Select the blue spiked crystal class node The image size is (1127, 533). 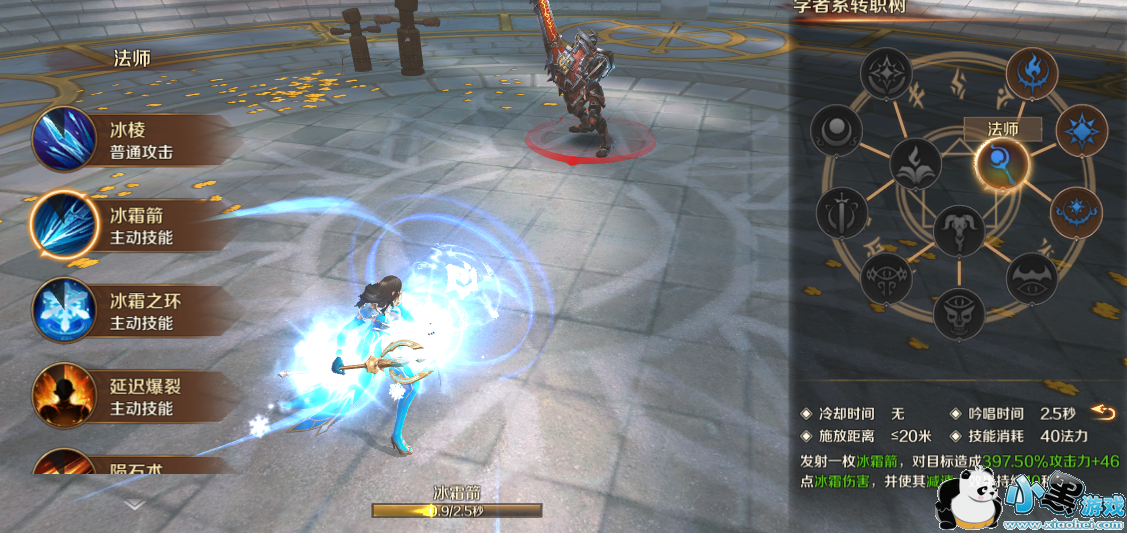[x=1081, y=130]
